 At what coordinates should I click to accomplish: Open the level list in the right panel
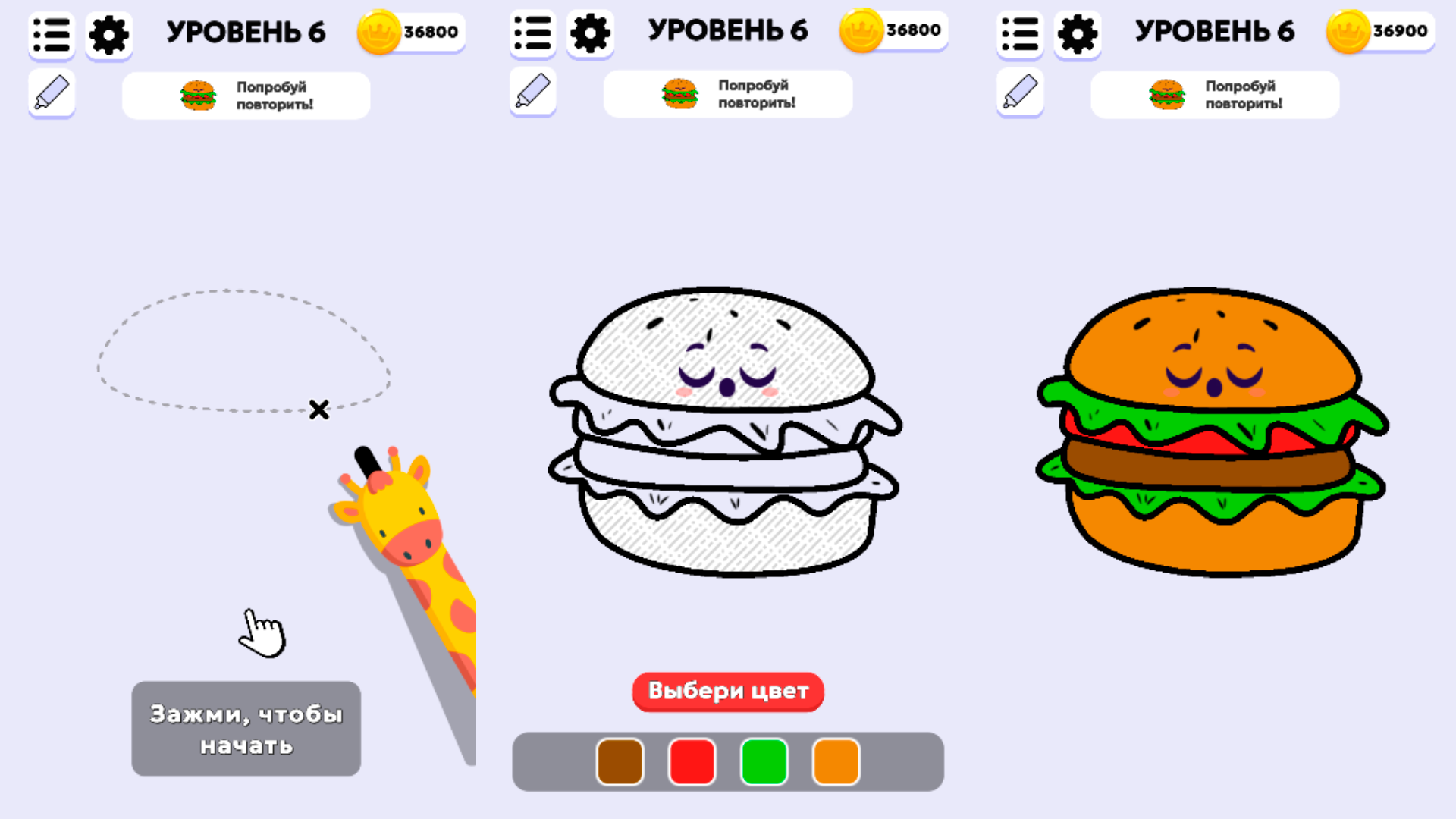click(x=1019, y=33)
